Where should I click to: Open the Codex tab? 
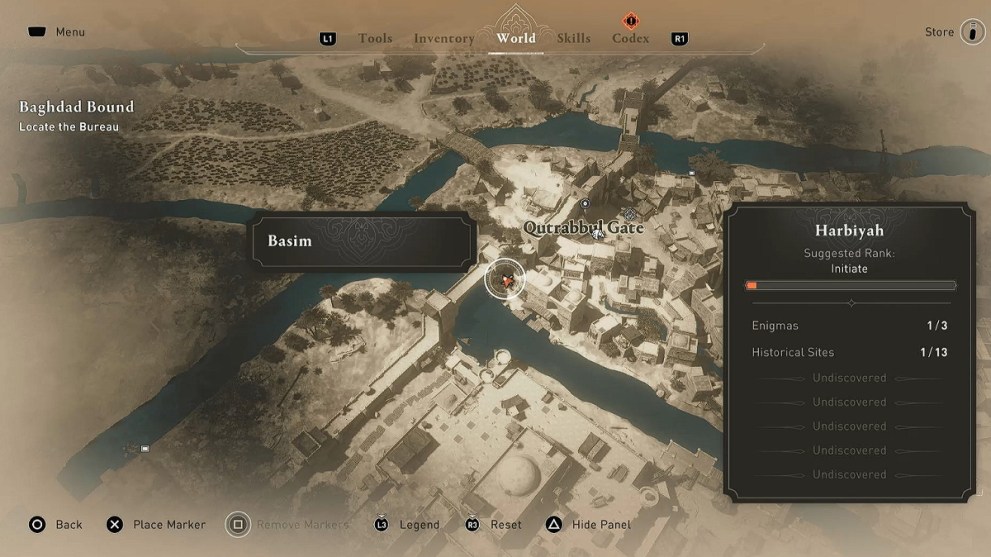click(x=630, y=39)
